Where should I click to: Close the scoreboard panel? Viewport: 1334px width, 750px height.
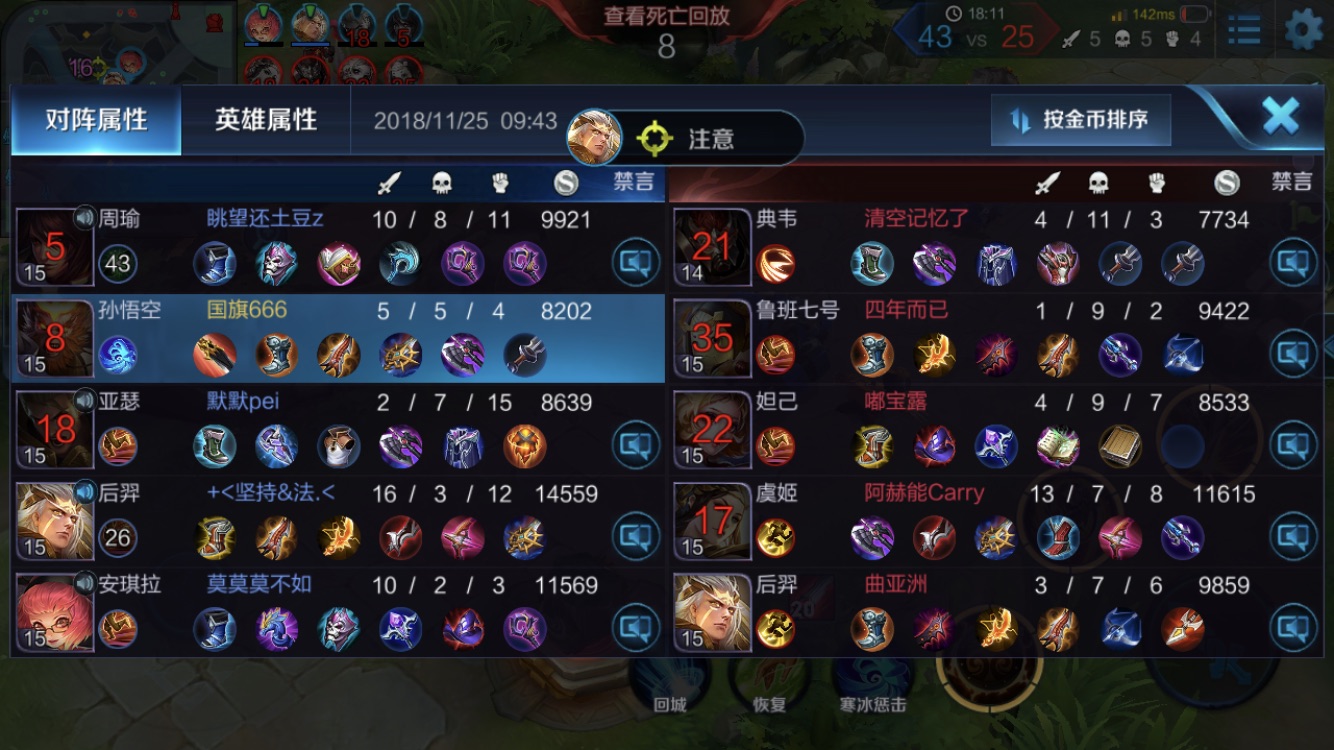point(1280,117)
